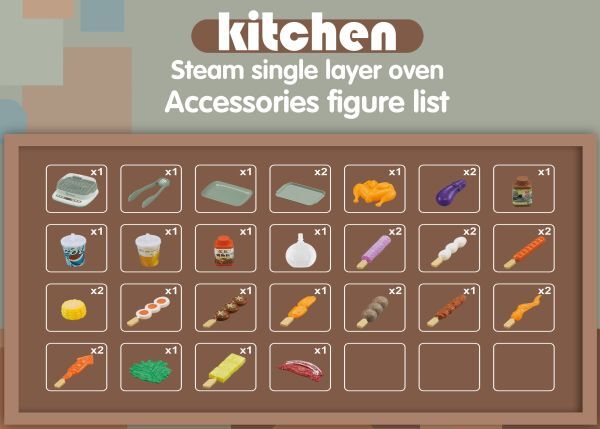Select the purple eggplant slot
This screenshot has height=429, width=600.
click(x=448, y=188)
